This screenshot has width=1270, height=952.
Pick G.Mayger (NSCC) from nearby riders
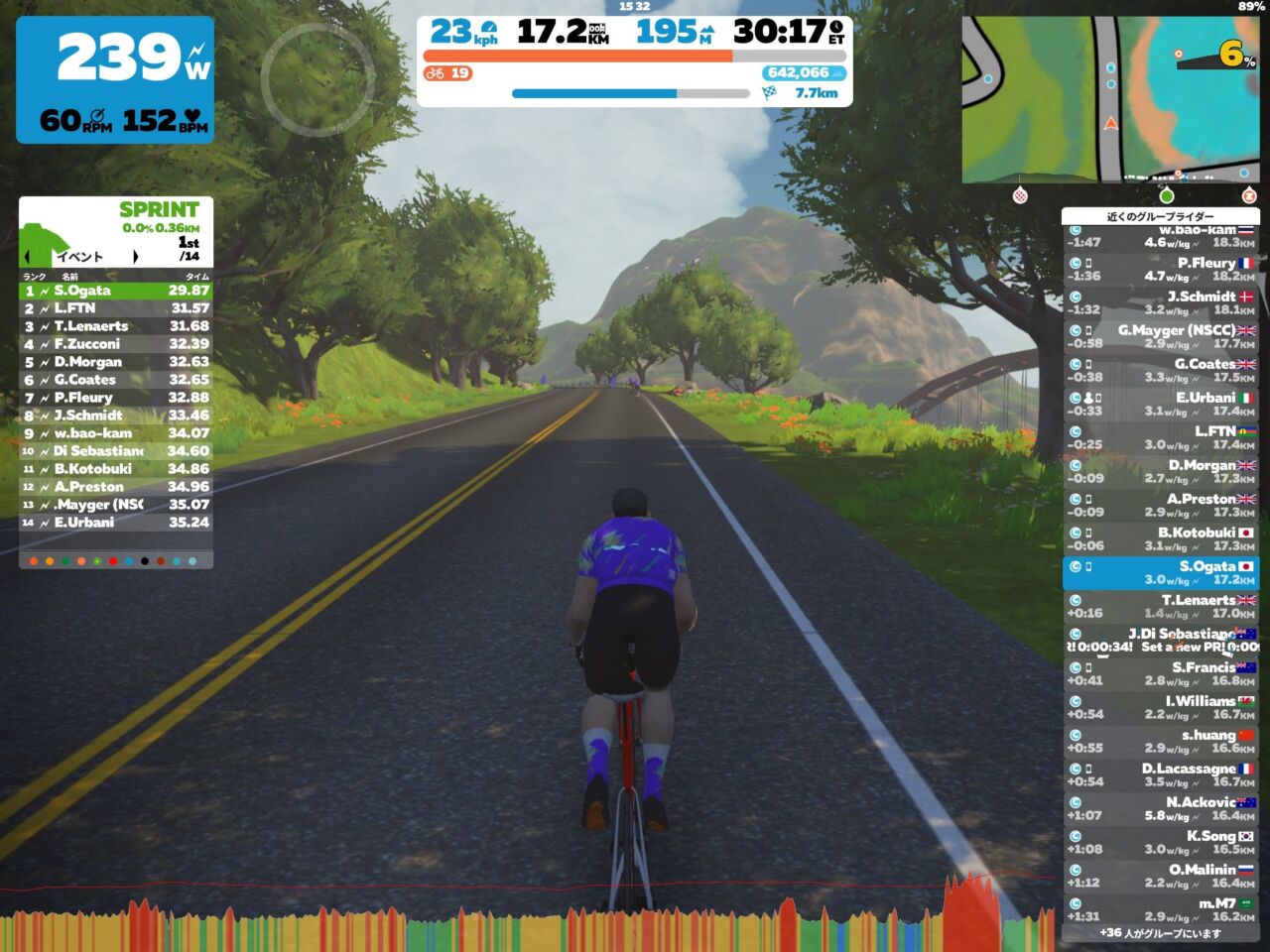[x=1160, y=336]
